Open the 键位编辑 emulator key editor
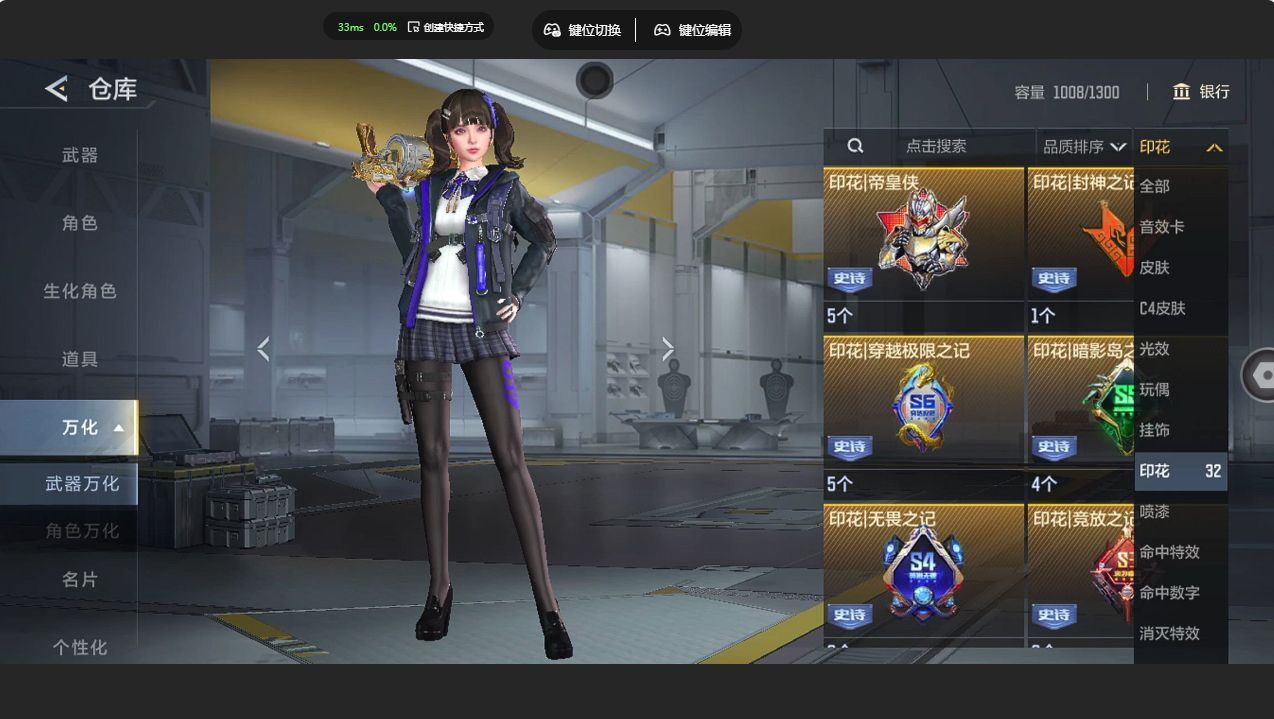1274x719 pixels. pyautogui.click(x=692, y=30)
